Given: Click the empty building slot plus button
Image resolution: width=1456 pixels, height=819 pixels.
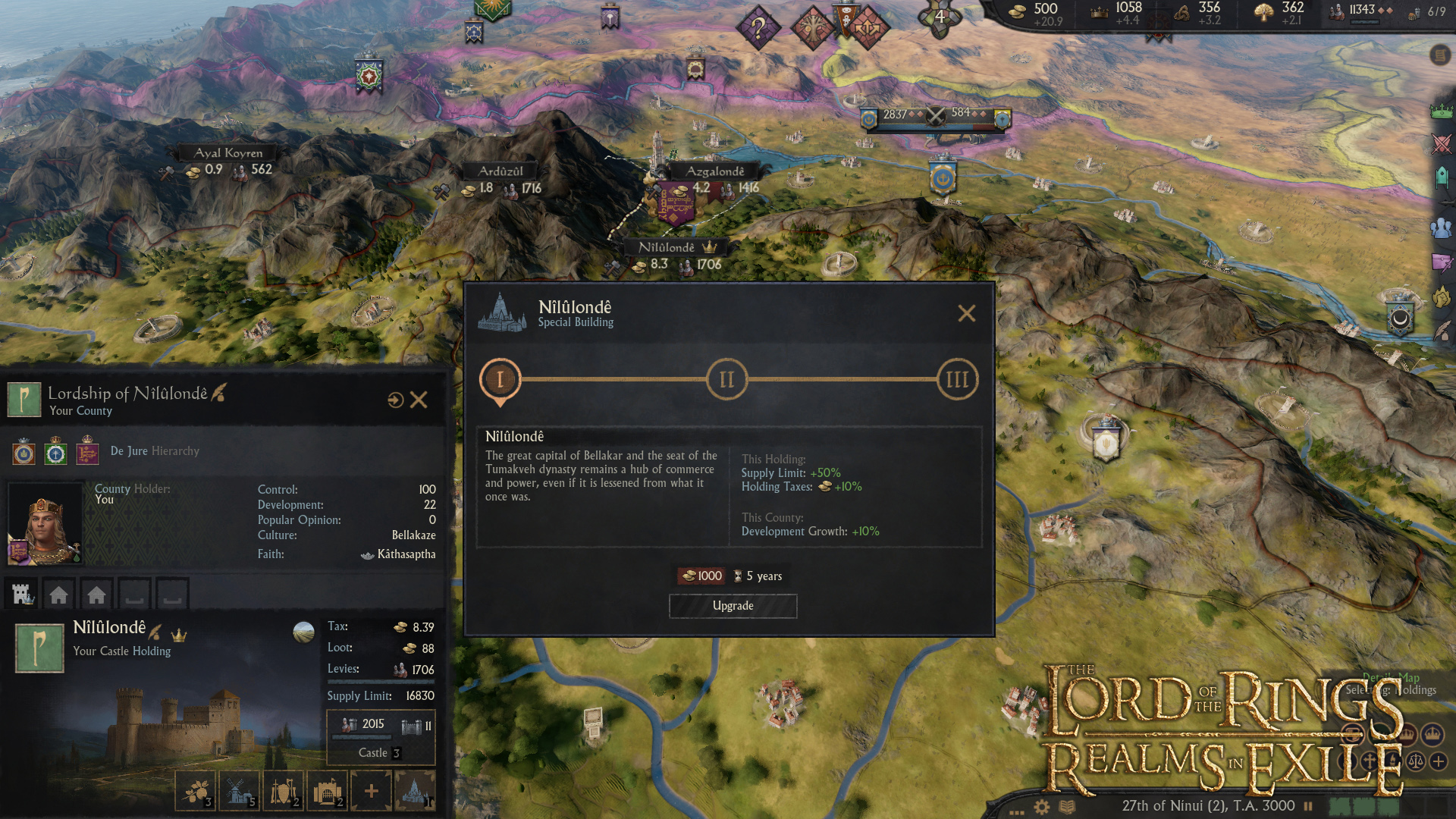Looking at the screenshot, I should coord(371,791).
